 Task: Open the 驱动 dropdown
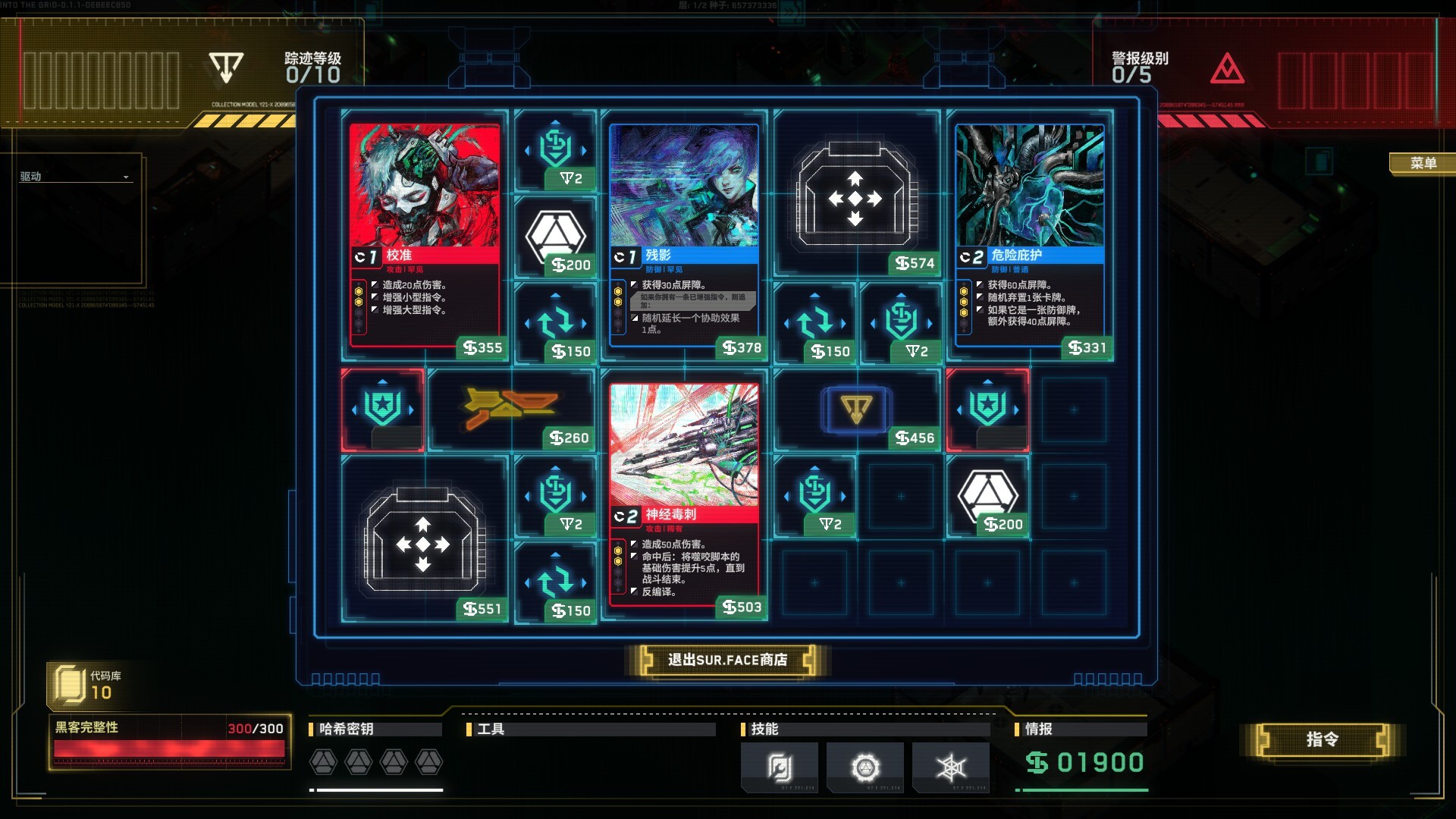[74, 177]
